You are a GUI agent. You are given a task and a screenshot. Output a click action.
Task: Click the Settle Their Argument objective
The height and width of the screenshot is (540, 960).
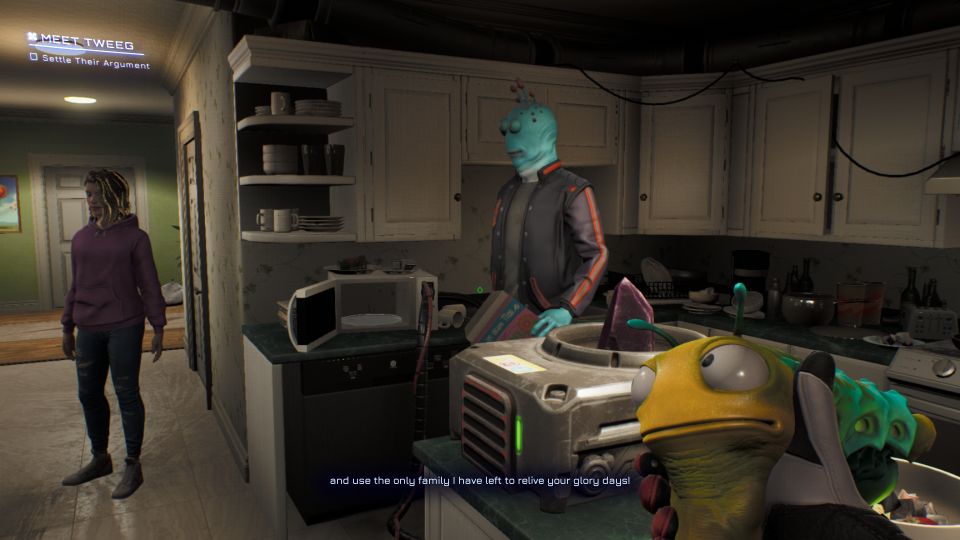(x=95, y=63)
